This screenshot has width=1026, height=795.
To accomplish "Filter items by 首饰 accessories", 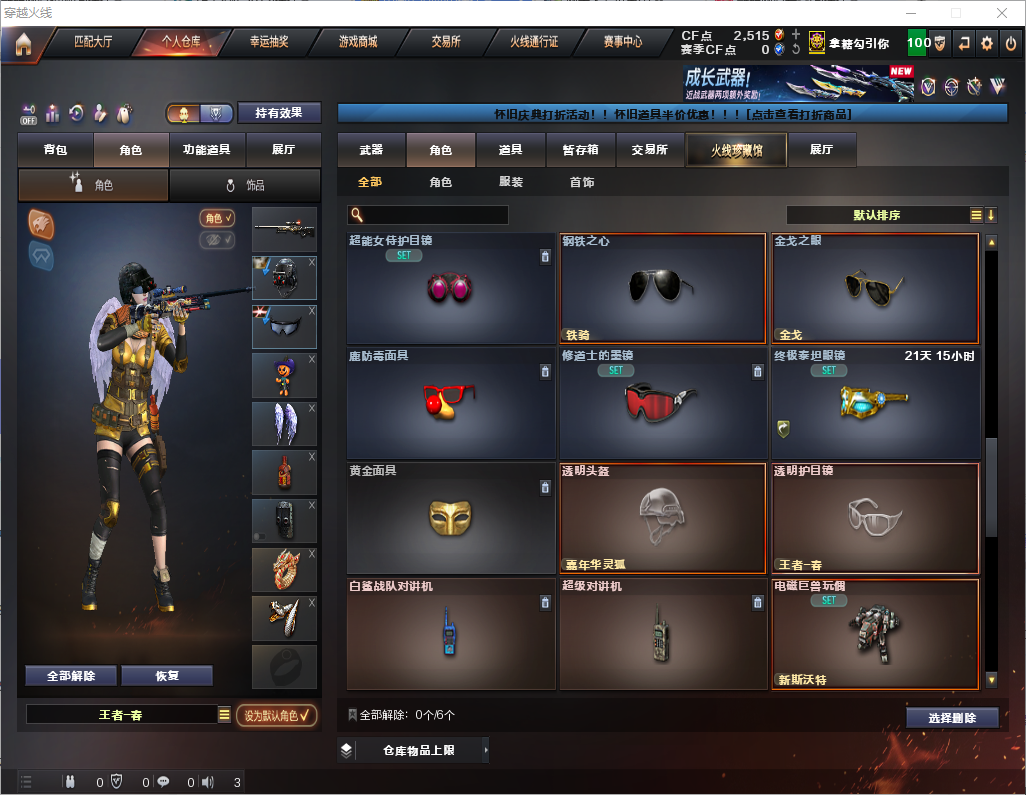I will pyautogui.click(x=582, y=183).
